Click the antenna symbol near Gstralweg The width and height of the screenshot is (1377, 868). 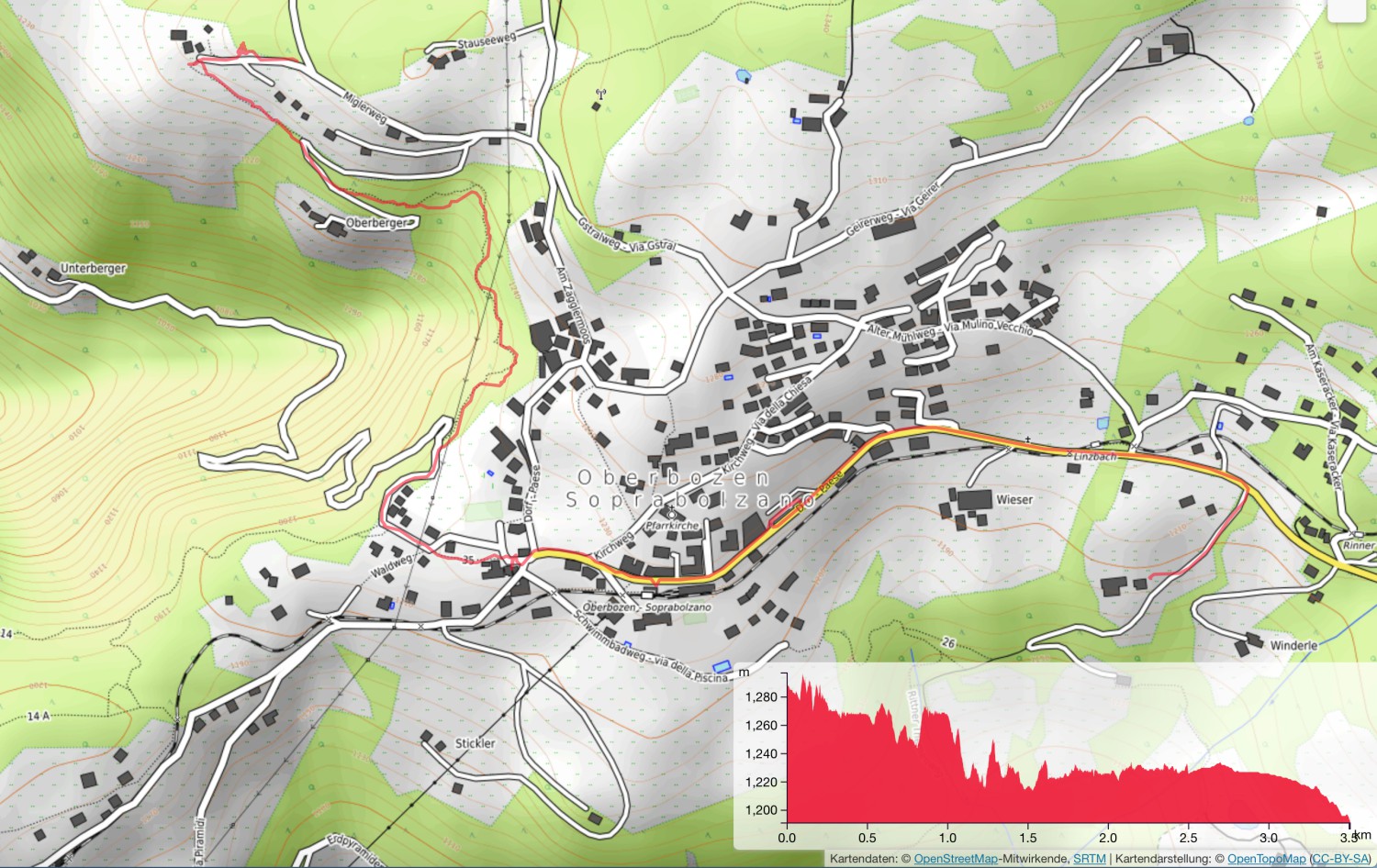(601, 92)
